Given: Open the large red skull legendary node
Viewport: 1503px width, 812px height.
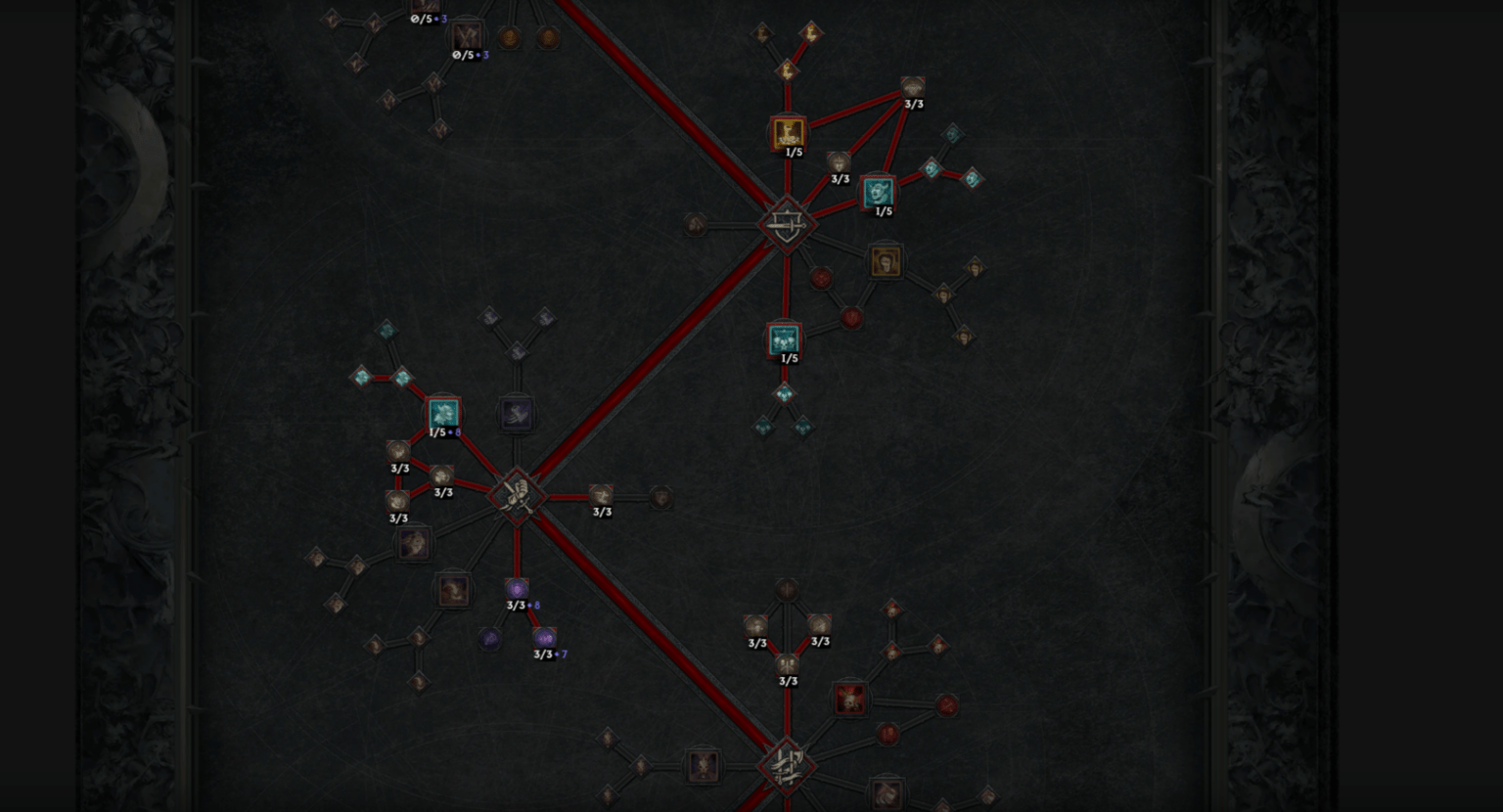Looking at the screenshot, I should point(847,699).
